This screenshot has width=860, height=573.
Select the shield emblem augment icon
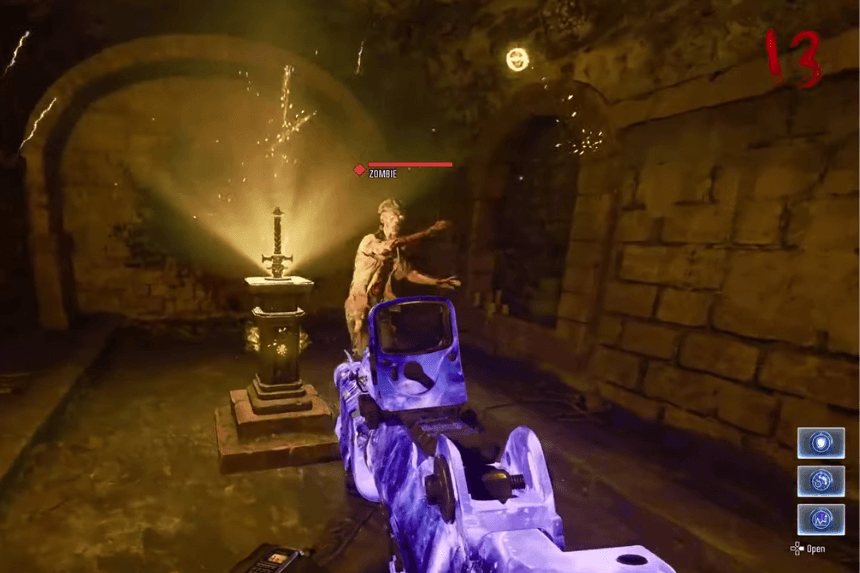(x=820, y=443)
